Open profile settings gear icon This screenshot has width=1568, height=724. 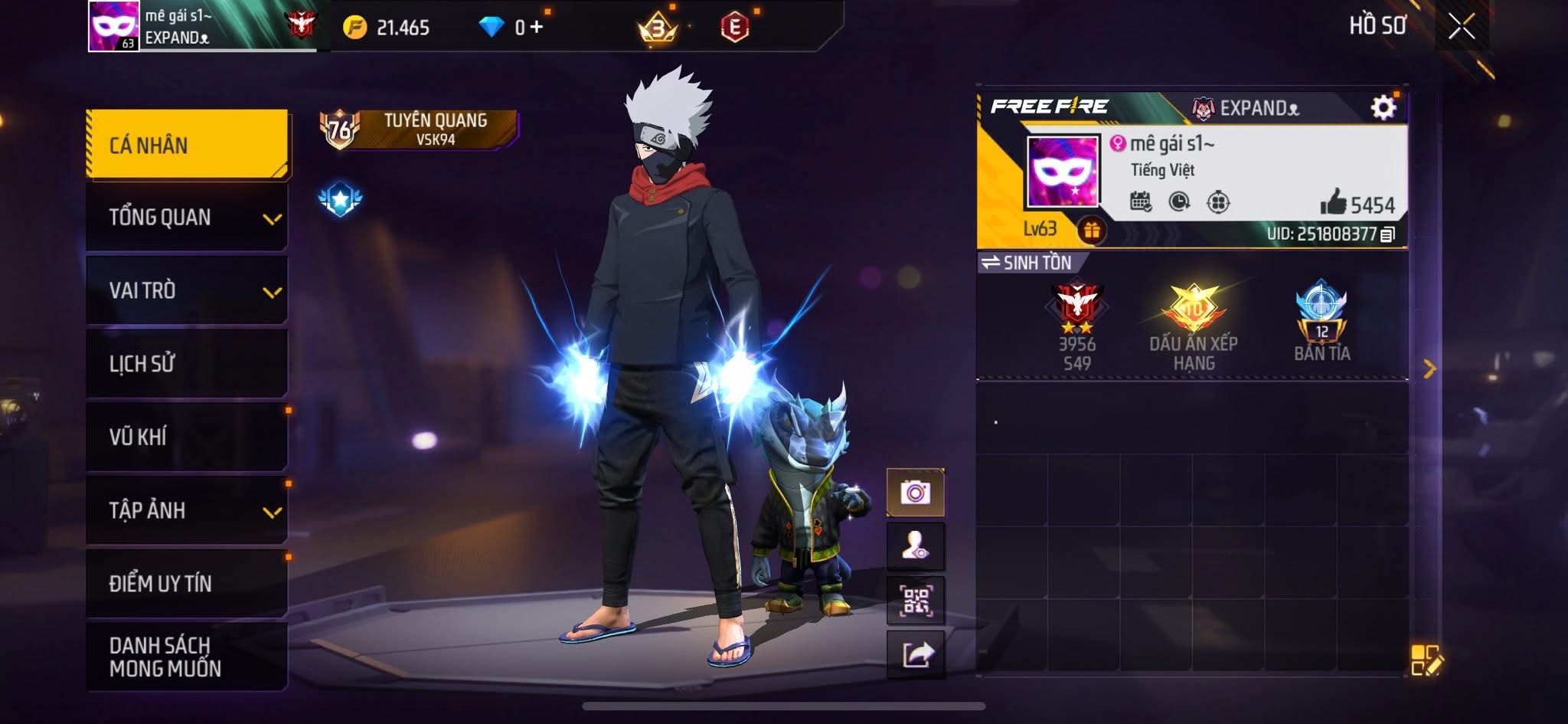click(1383, 107)
